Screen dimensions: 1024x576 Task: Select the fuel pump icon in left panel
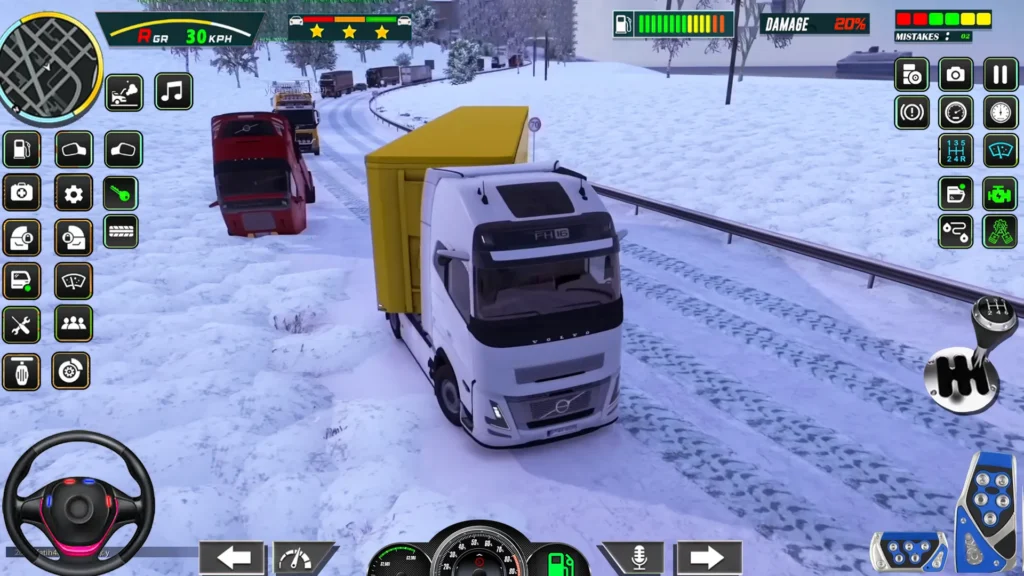pos(21,150)
